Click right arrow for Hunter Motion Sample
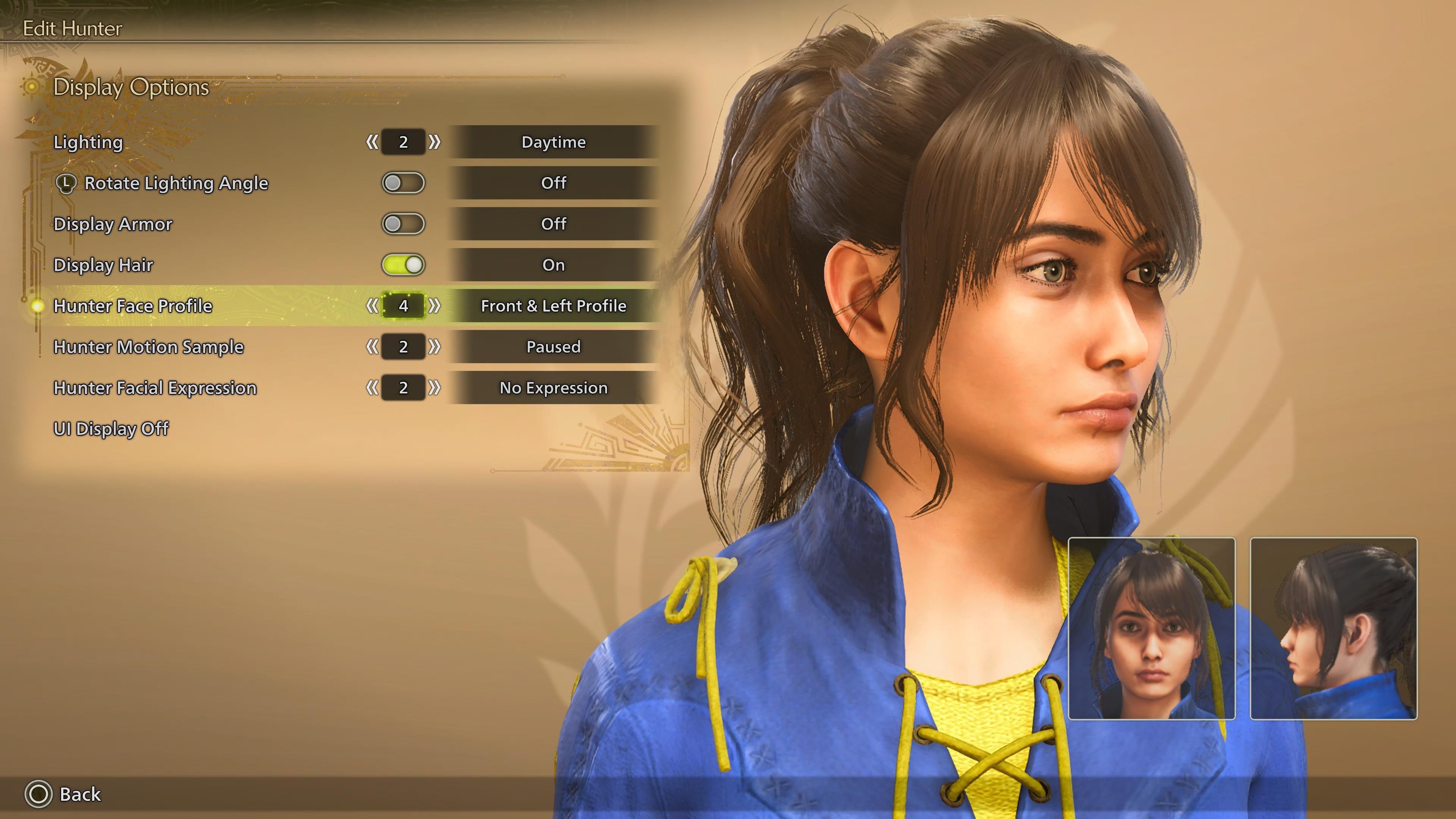The image size is (1456, 819). point(434,347)
